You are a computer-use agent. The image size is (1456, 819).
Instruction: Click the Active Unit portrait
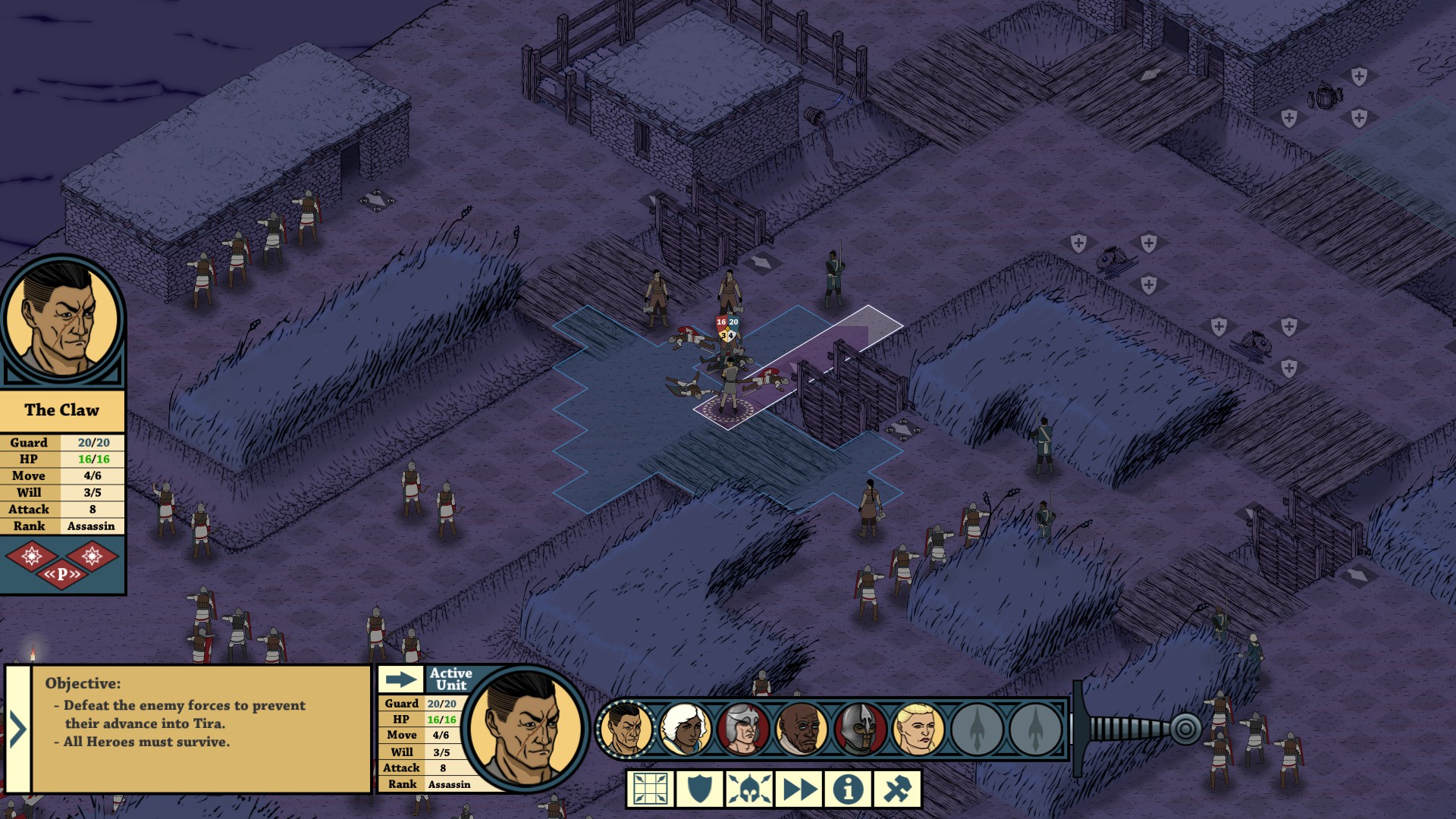(x=525, y=728)
